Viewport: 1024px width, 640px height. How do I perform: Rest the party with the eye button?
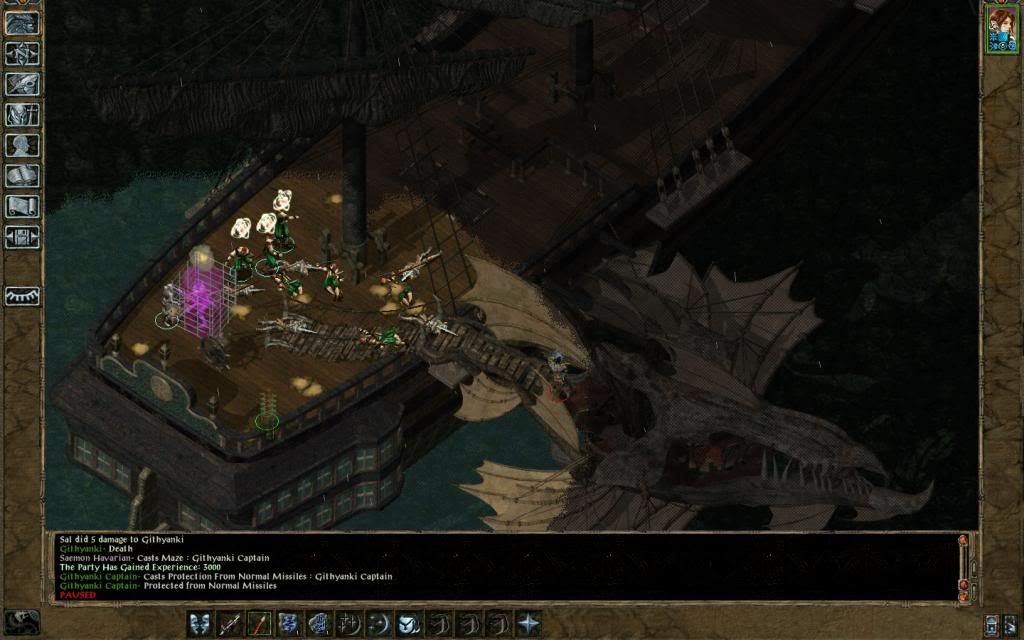point(22,296)
